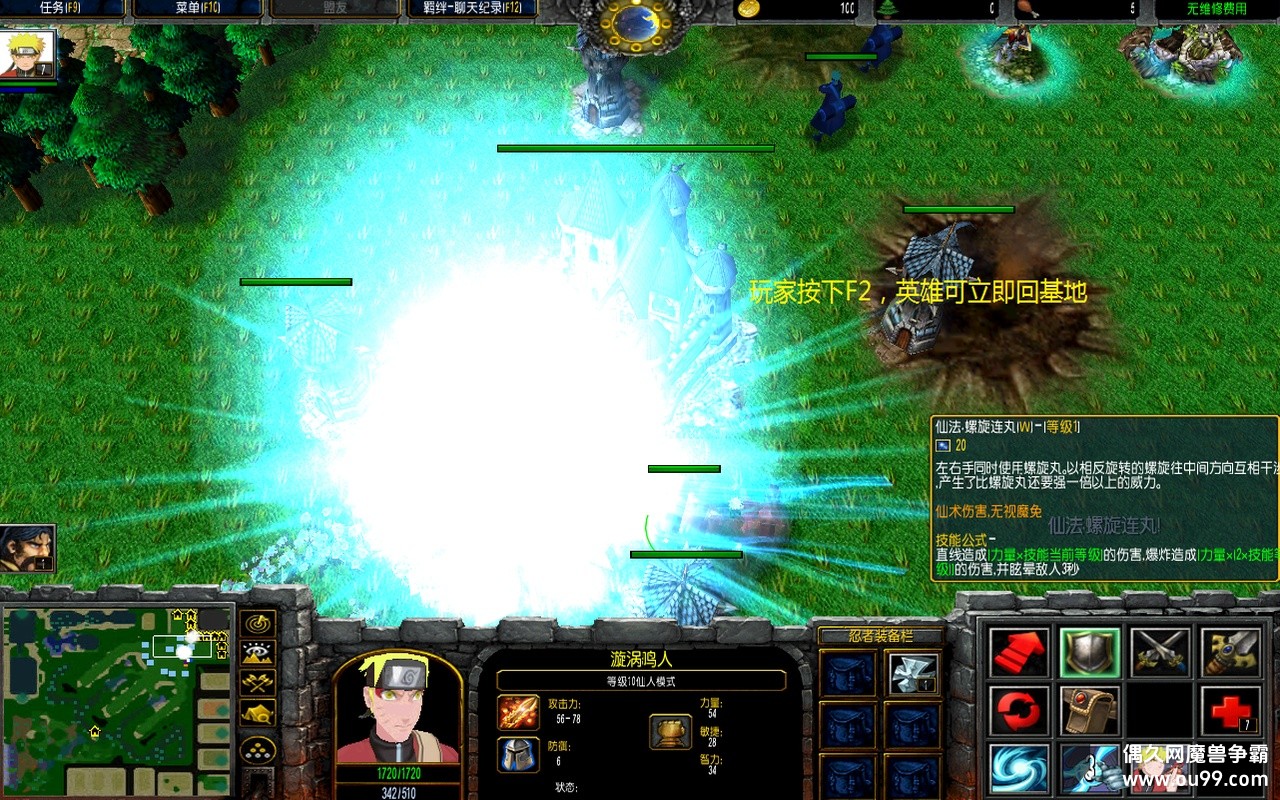The width and height of the screenshot is (1280, 800).
Task: Toggle the crossed-axes ally color button
Action: coord(259,684)
